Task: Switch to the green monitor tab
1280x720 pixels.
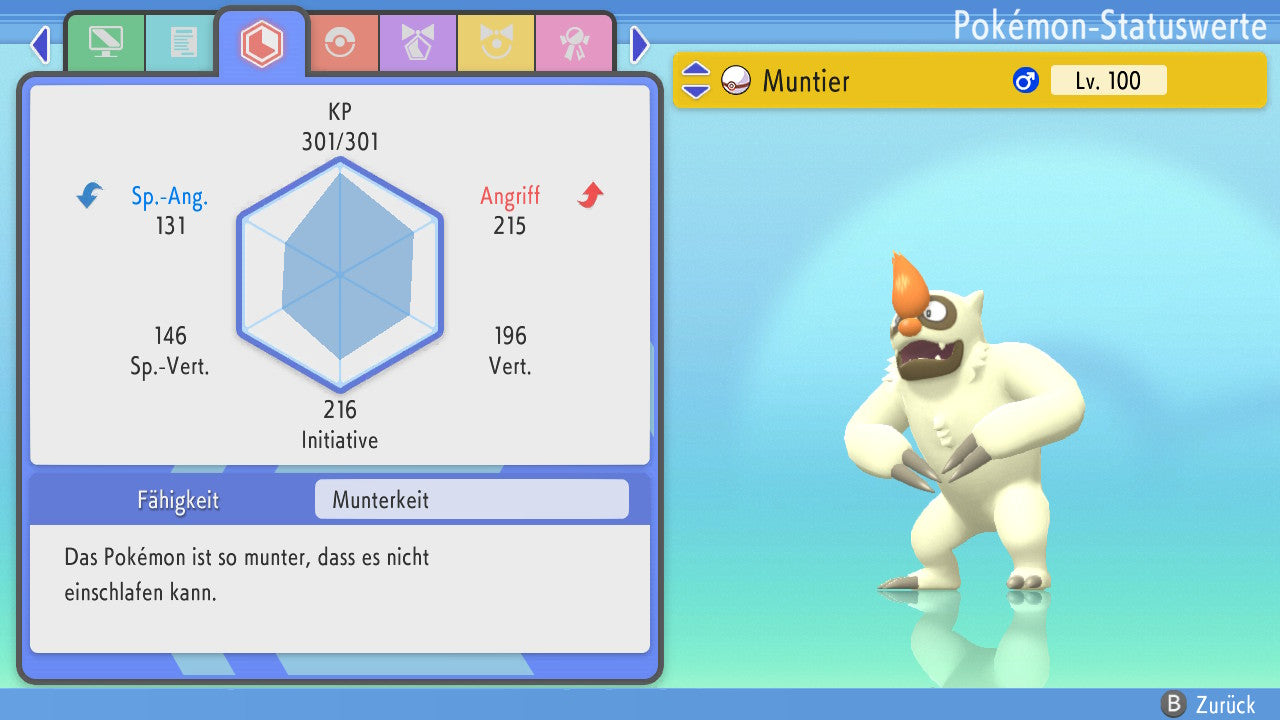Action: 105,42
